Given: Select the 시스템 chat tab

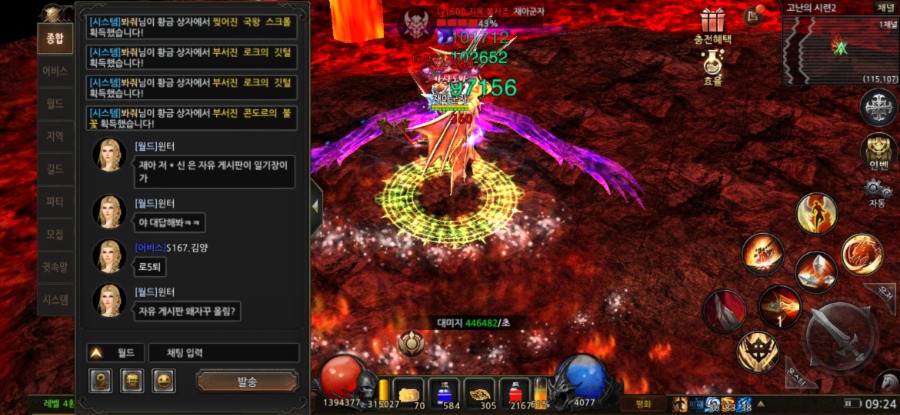Looking at the screenshot, I should pyautogui.click(x=54, y=299).
